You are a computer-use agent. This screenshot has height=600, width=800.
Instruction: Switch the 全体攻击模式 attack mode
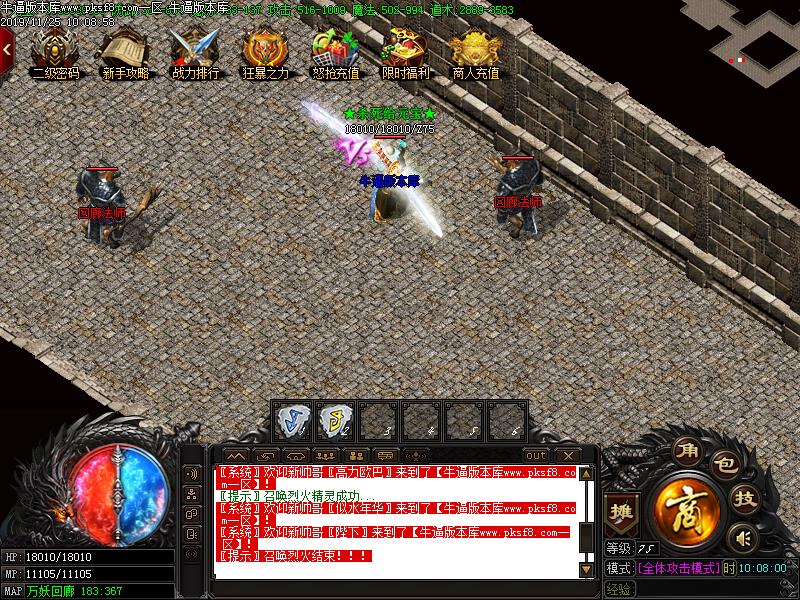click(x=679, y=568)
